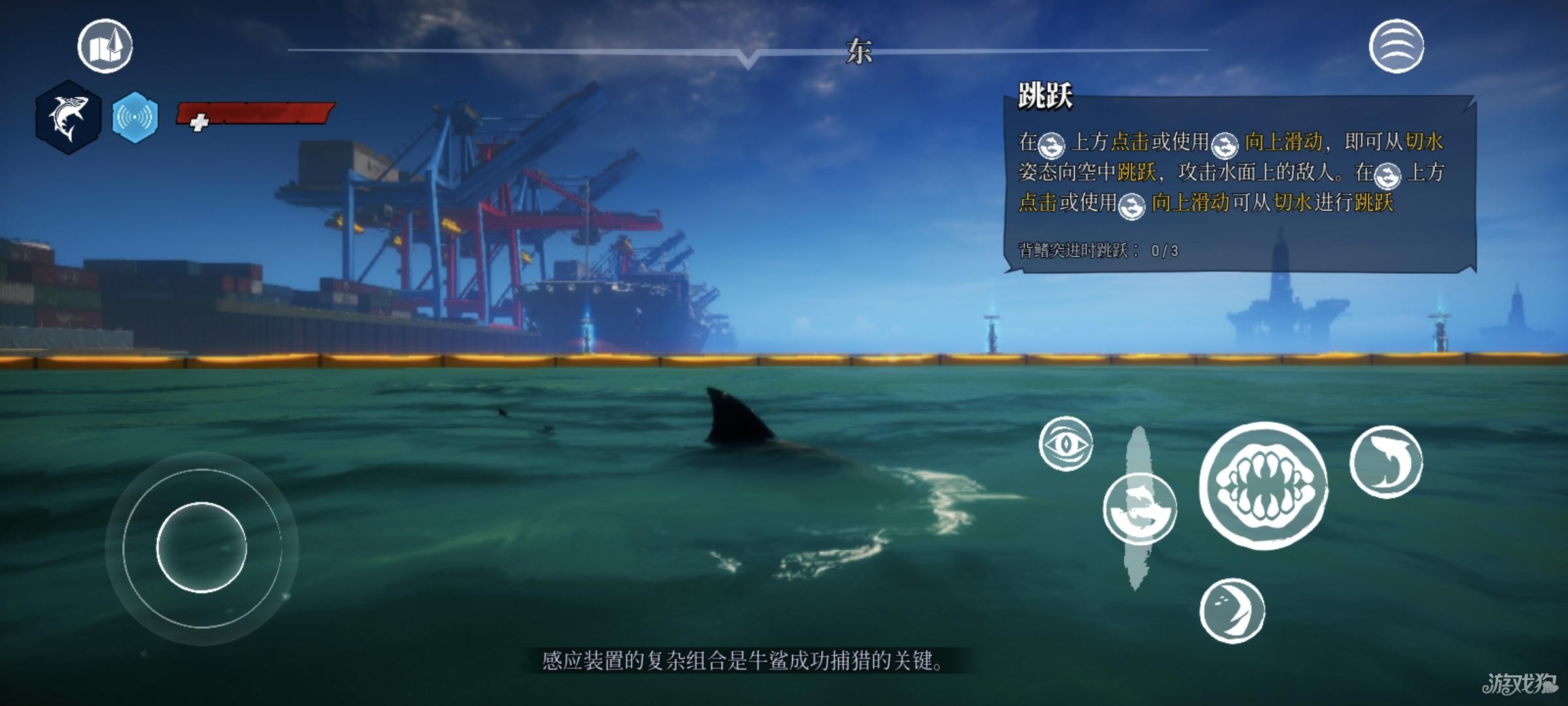Tap the shark portrait hexagon
The width and height of the screenshot is (1568, 706).
[69, 118]
